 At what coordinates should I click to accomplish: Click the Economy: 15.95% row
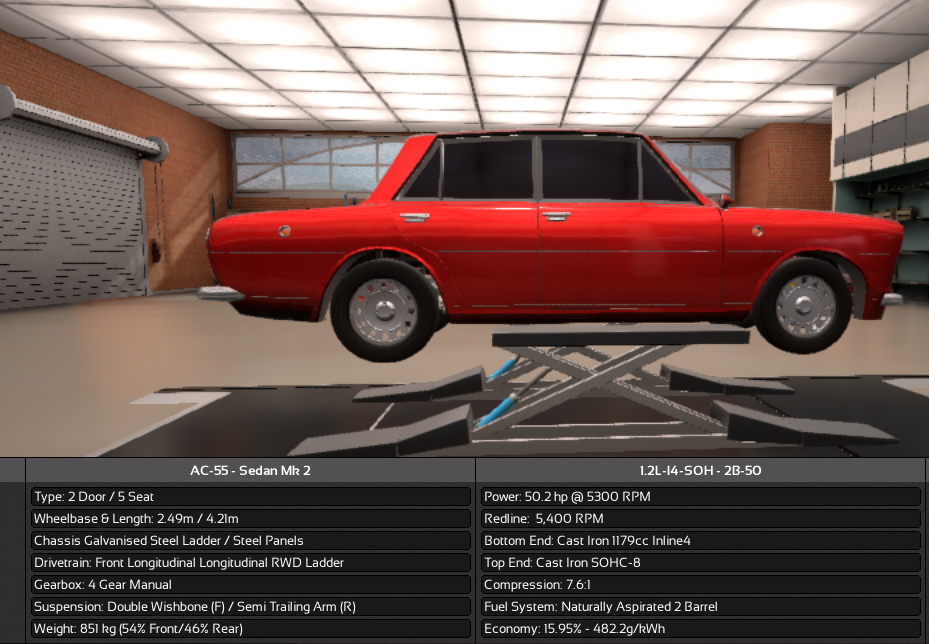[700, 629]
